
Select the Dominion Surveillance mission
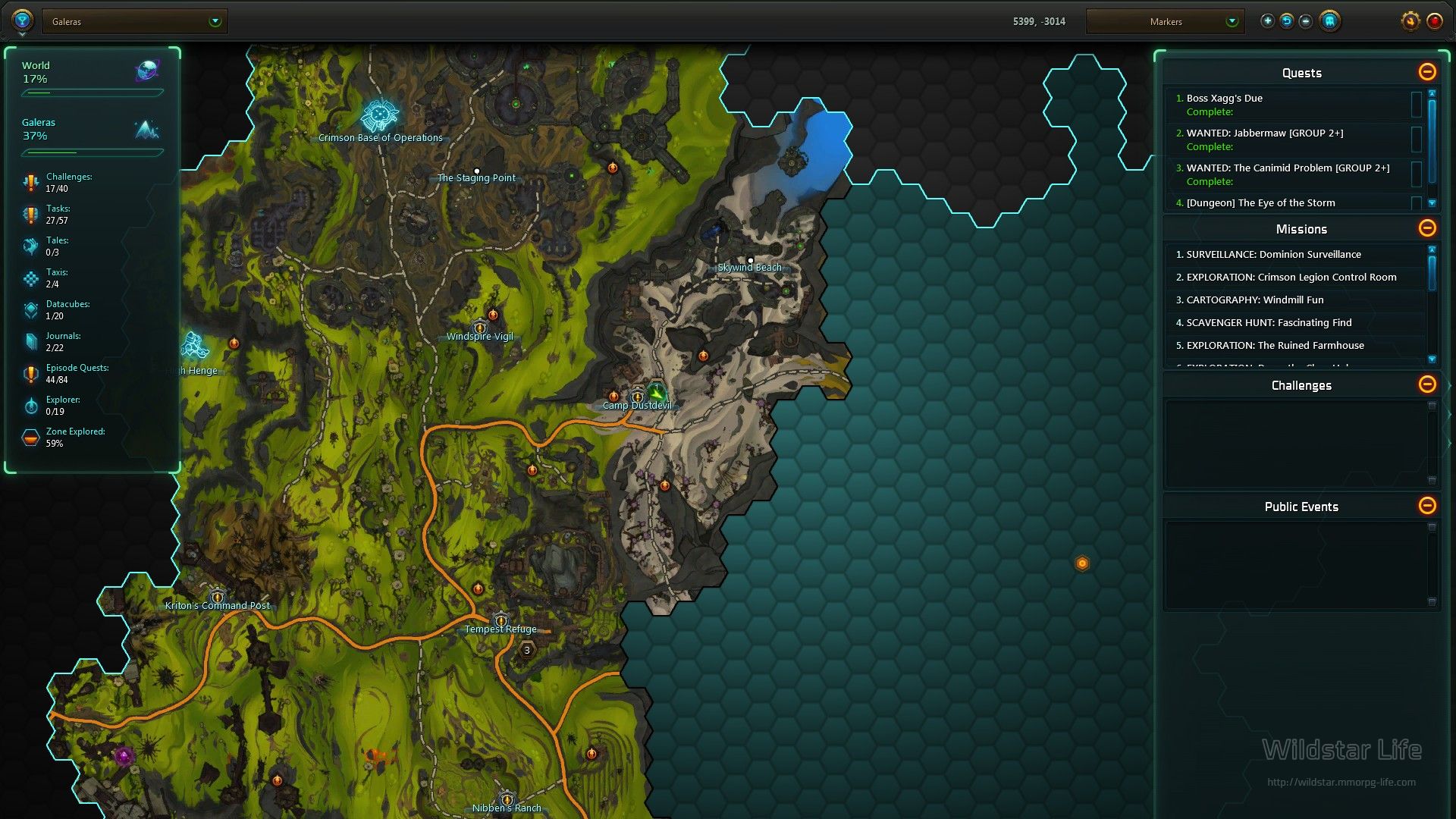[1273, 255]
